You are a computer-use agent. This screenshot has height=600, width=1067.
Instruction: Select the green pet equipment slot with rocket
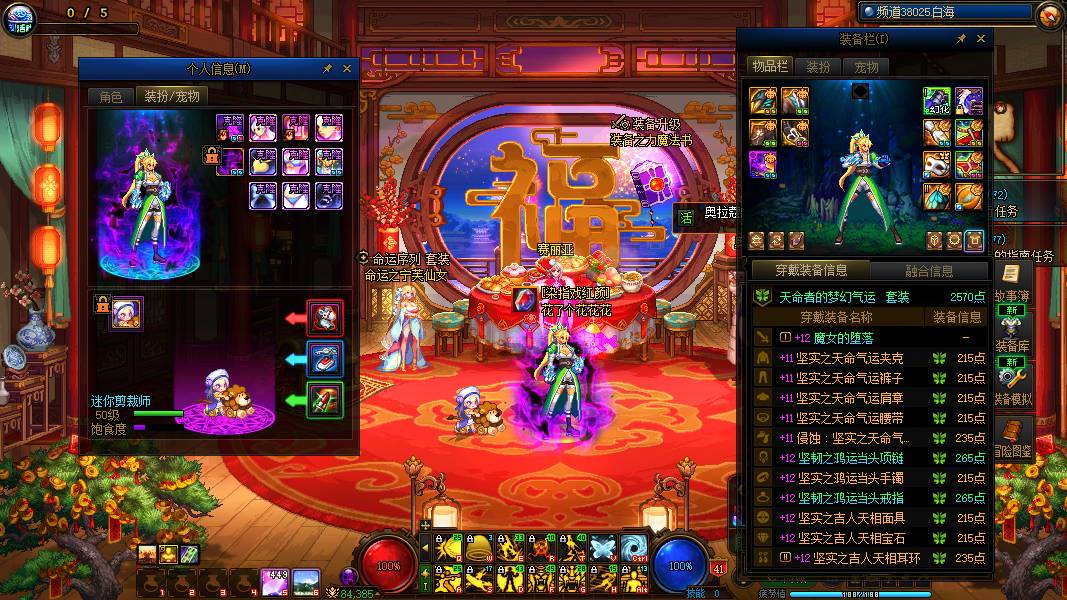point(325,401)
